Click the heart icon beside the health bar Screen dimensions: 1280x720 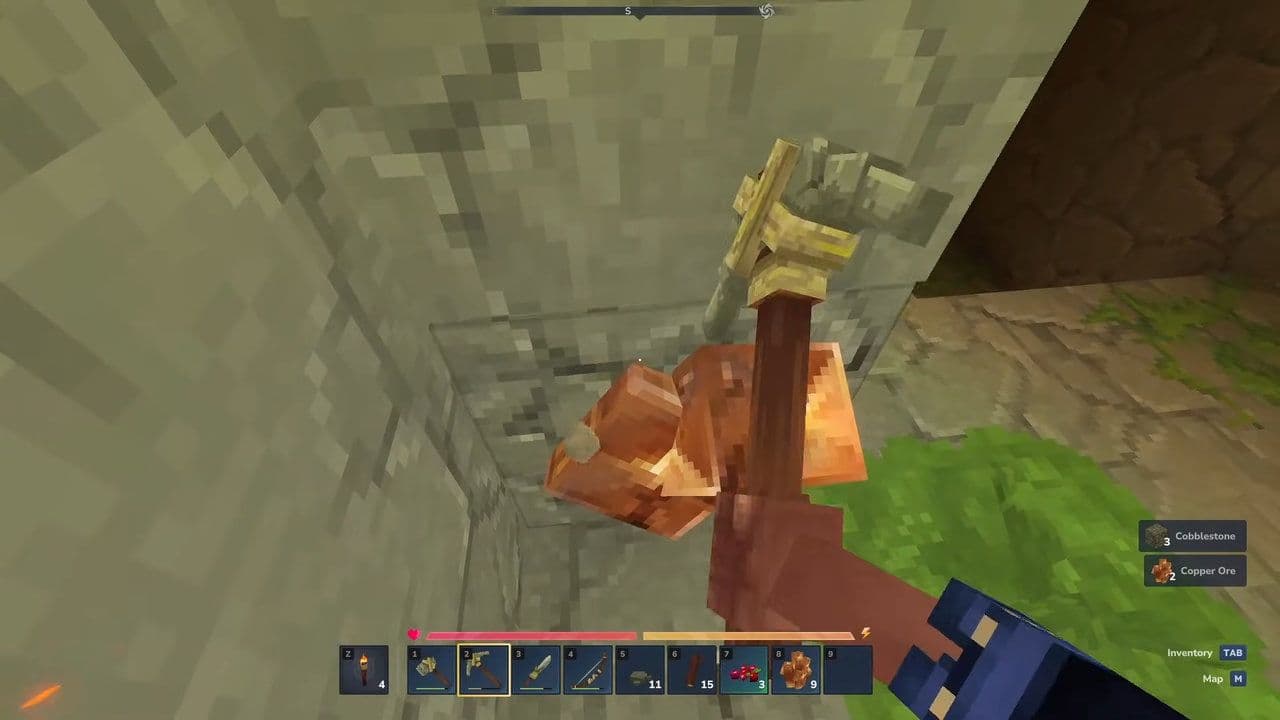tap(414, 635)
